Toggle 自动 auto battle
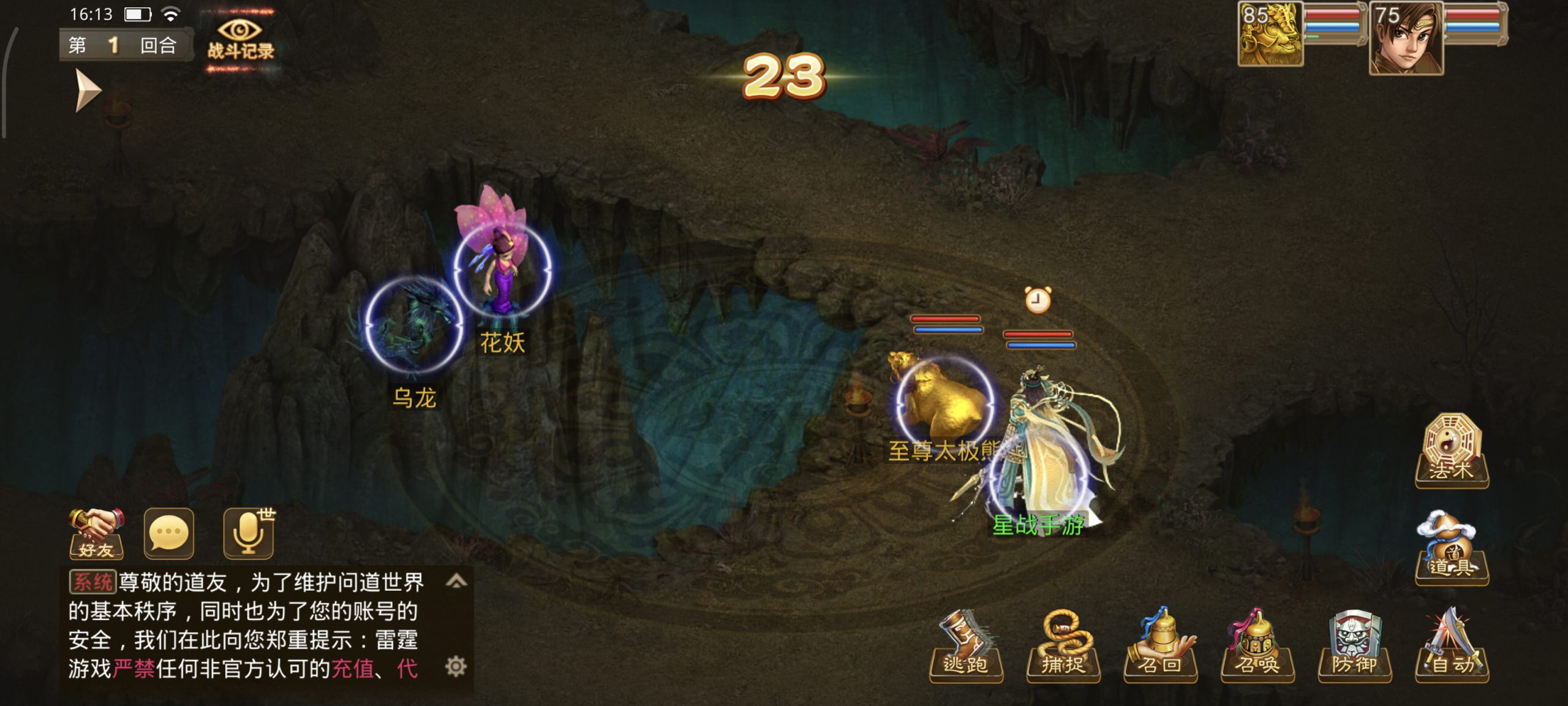The width and height of the screenshot is (1568, 706). tap(1452, 647)
